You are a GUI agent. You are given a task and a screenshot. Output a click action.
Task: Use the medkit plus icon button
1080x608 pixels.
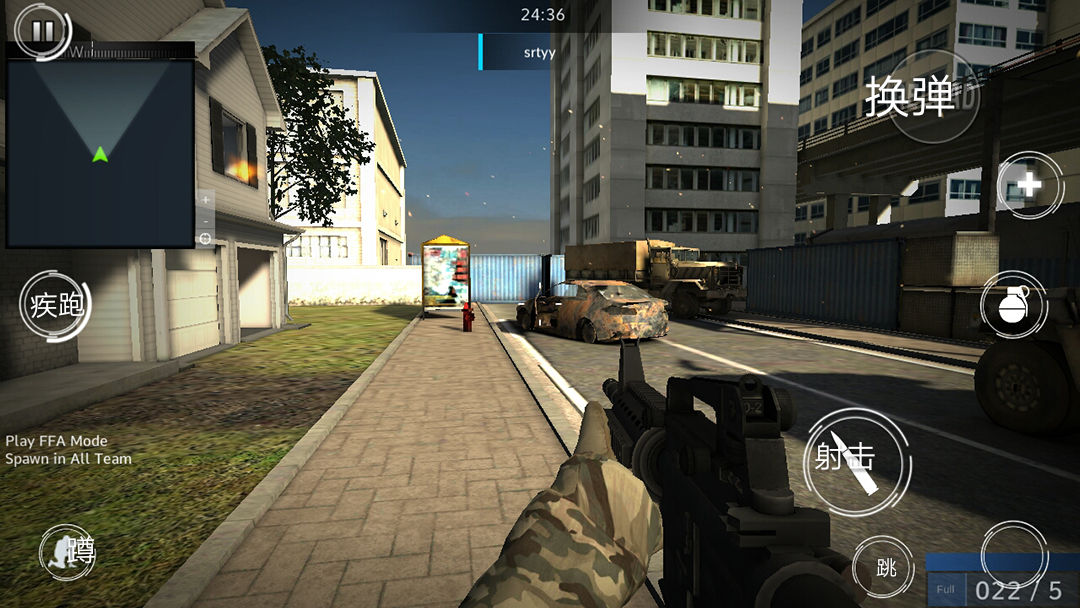(1030, 185)
